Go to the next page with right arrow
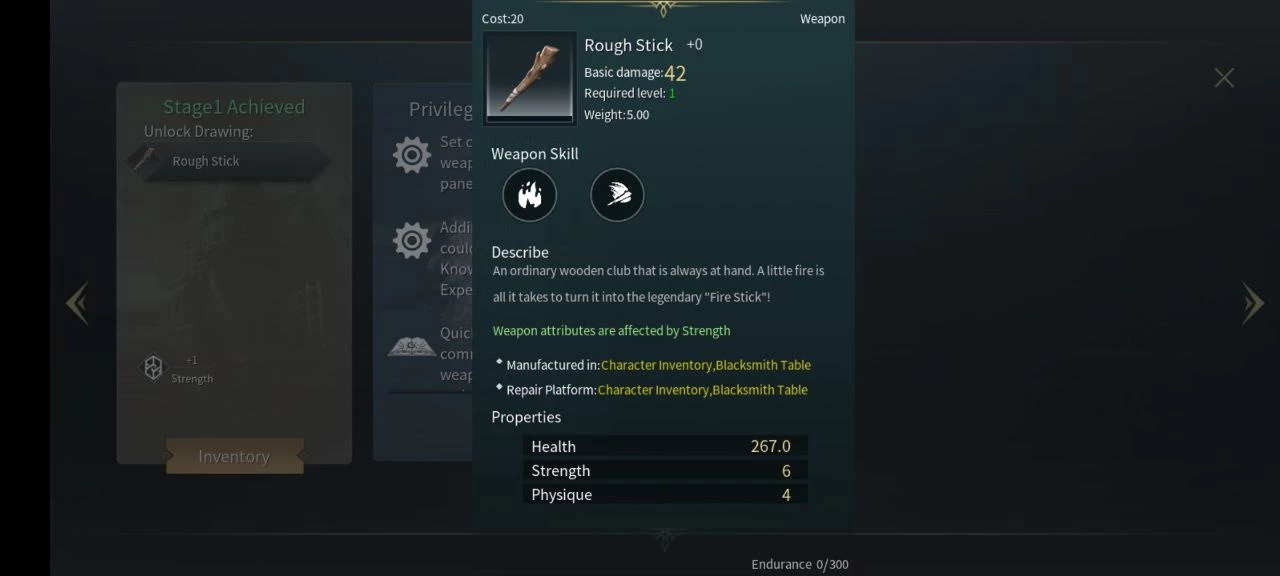The image size is (1280, 576). click(1252, 303)
